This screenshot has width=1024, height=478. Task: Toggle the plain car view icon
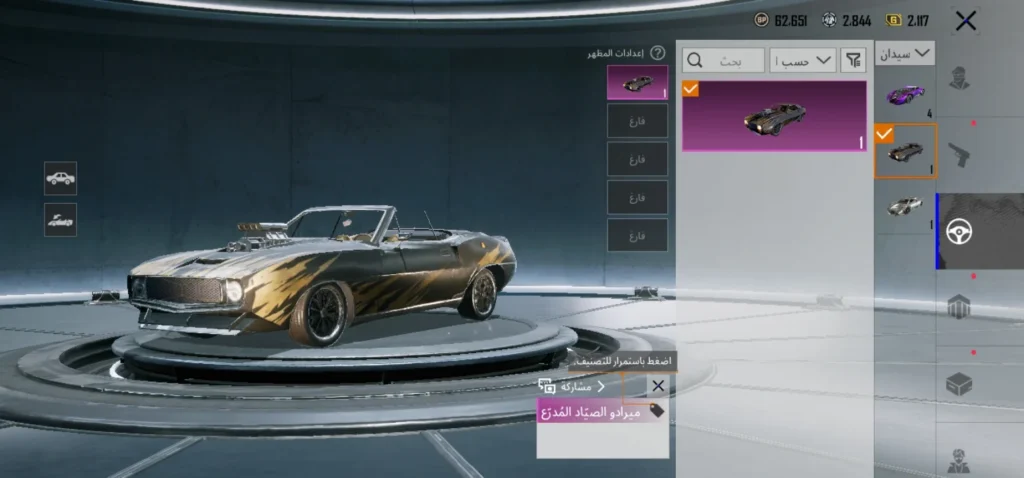click(x=60, y=178)
